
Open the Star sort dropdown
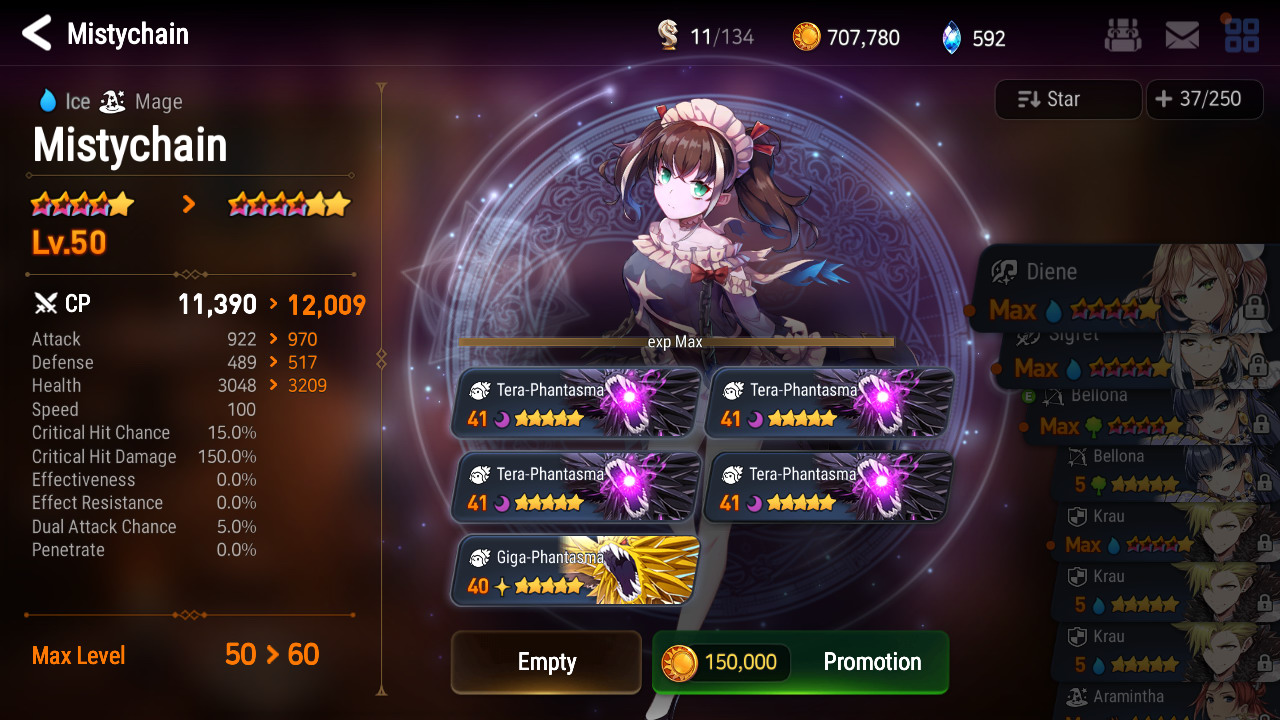click(1068, 99)
